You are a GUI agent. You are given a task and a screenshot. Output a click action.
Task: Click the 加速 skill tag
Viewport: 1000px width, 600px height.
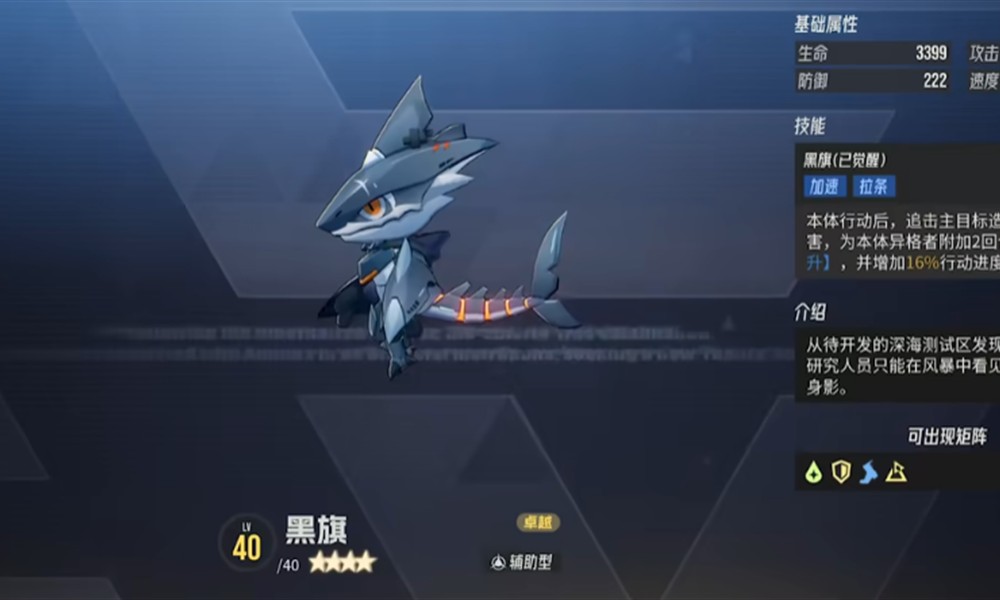click(x=825, y=187)
